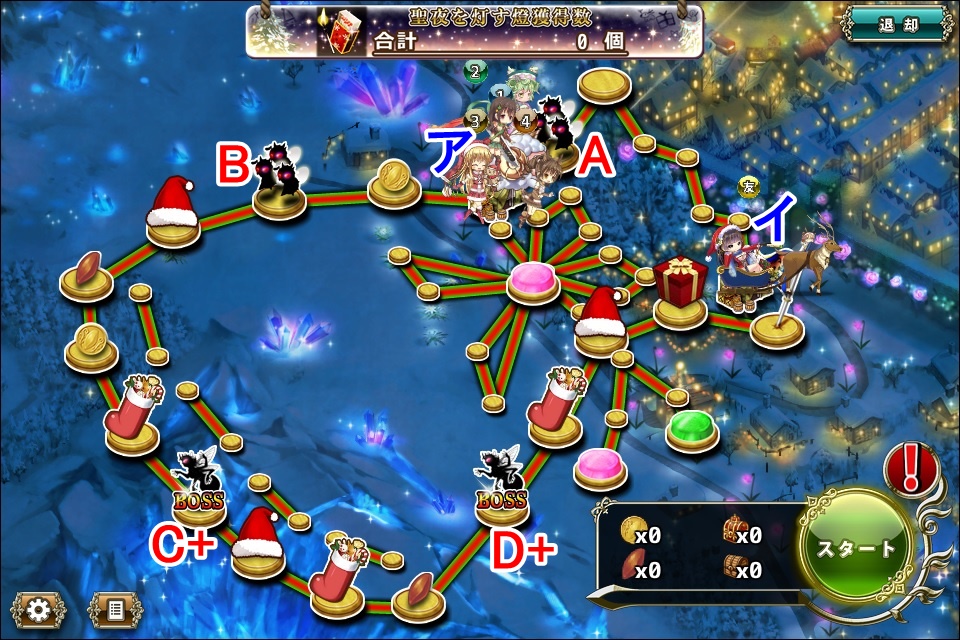960x640 pixels.
Task: Open the gear settings menu
Action: click(x=39, y=610)
